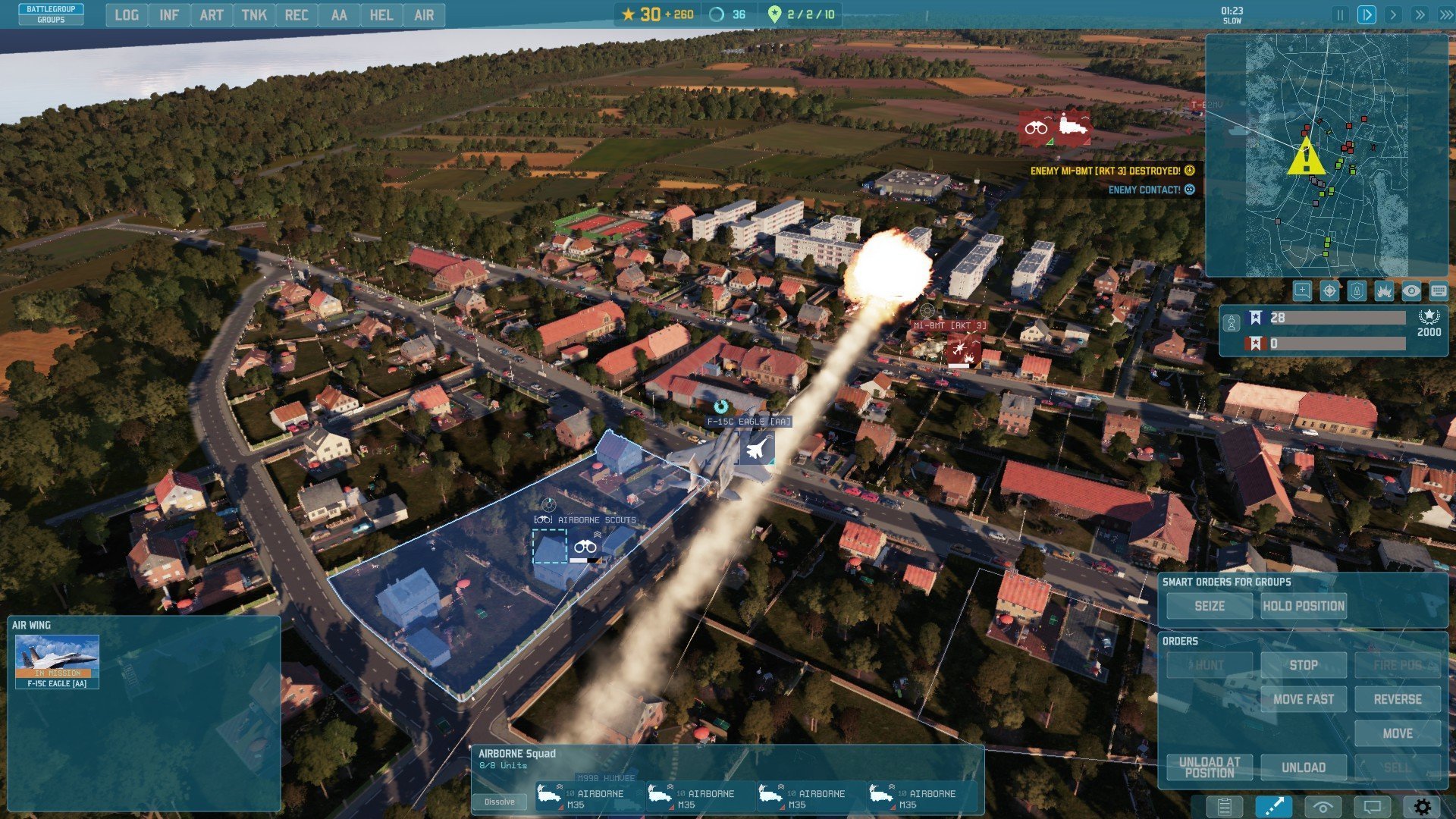Open the TNK unit category
The image size is (1456, 819).
(253, 15)
